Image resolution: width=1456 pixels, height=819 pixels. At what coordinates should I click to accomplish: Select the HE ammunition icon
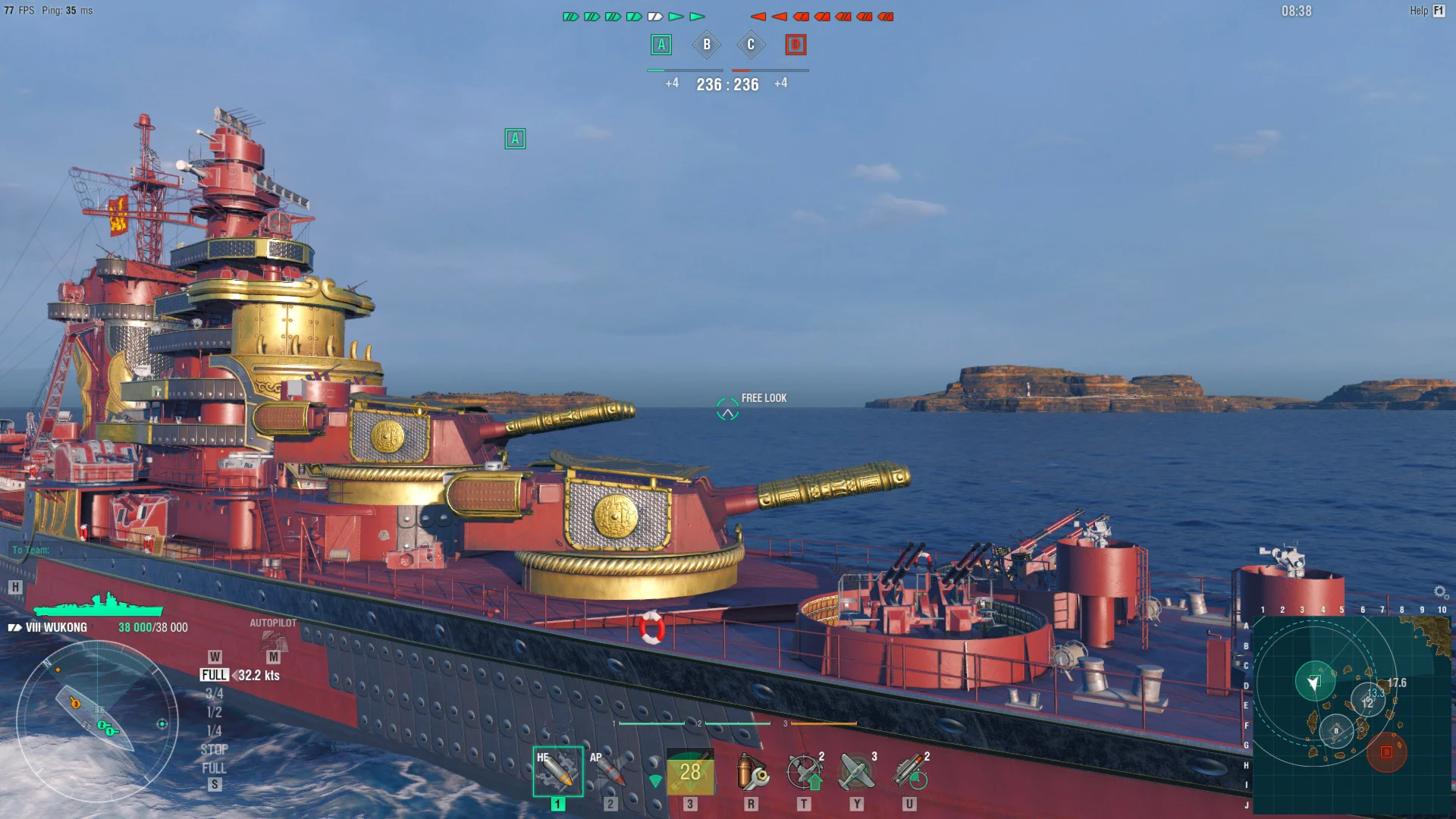tap(557, 772)
